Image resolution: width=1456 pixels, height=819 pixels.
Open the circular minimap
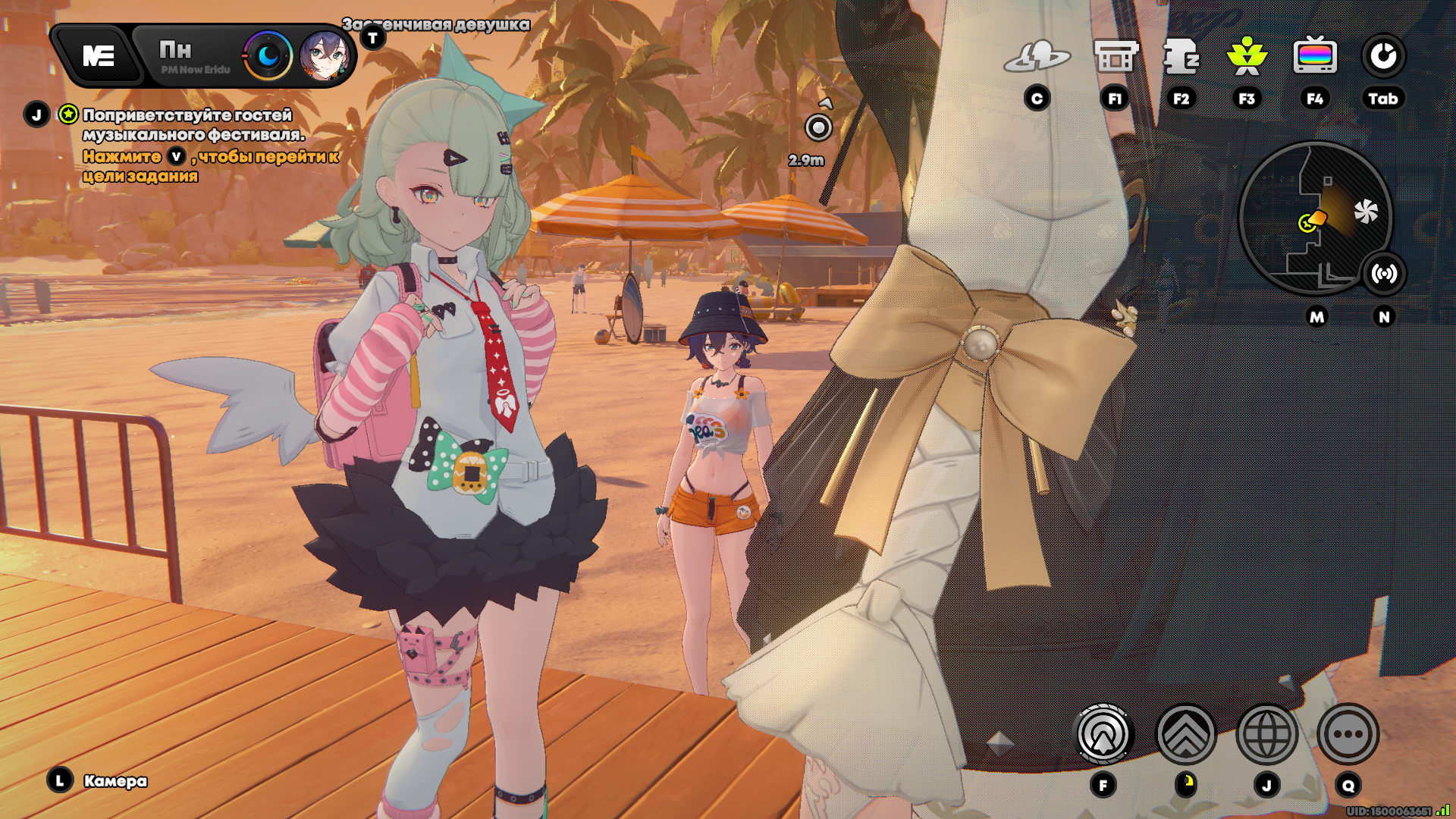pos(1314,218)
